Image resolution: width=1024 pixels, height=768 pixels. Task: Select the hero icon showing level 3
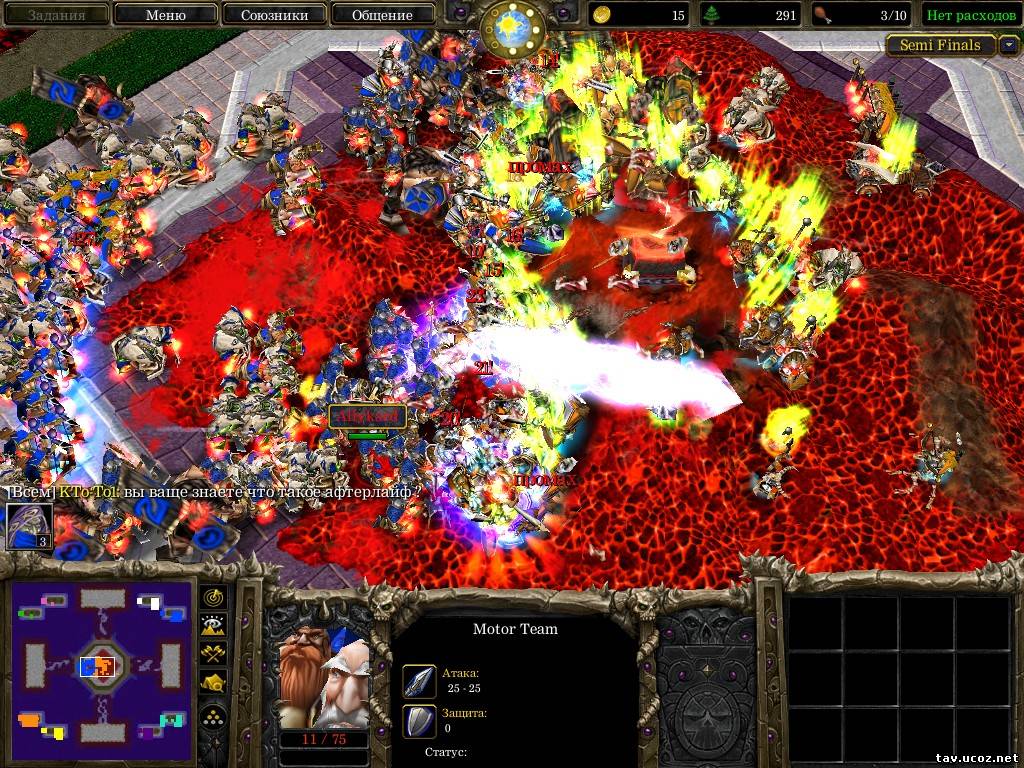pos(29,526)
